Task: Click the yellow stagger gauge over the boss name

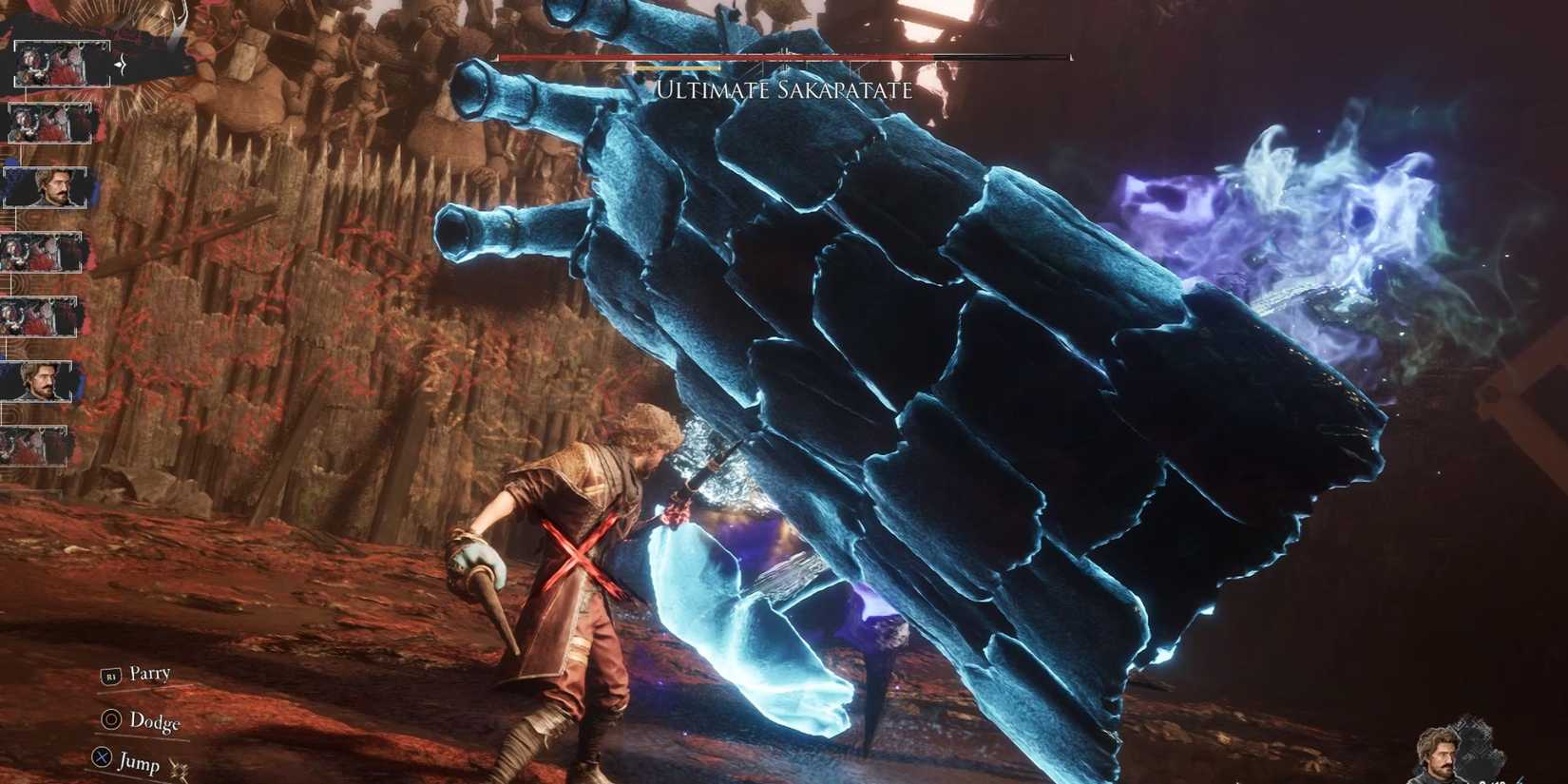Action: tap(677, 68)
